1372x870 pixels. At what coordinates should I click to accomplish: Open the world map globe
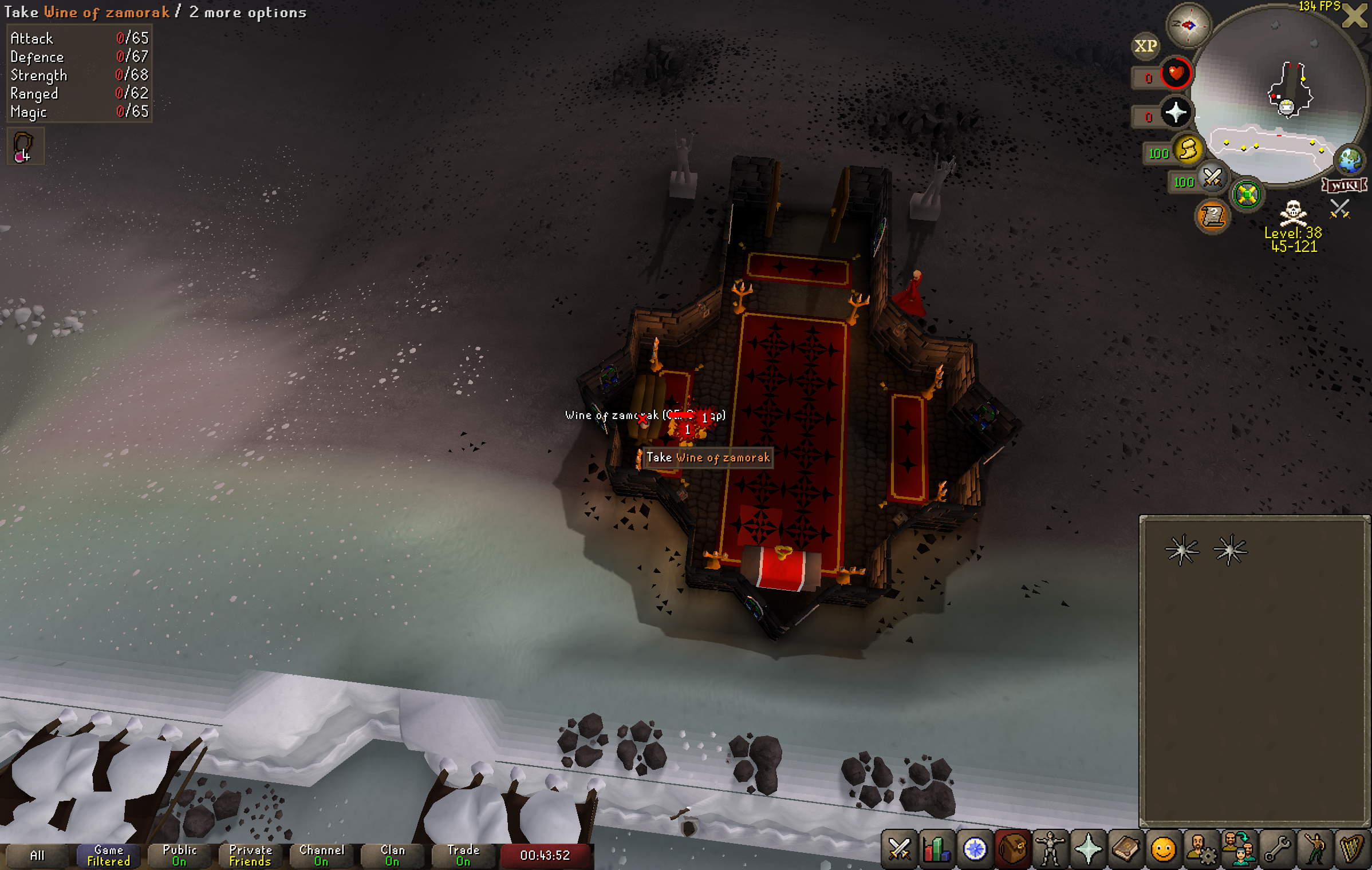(1350, 160)
